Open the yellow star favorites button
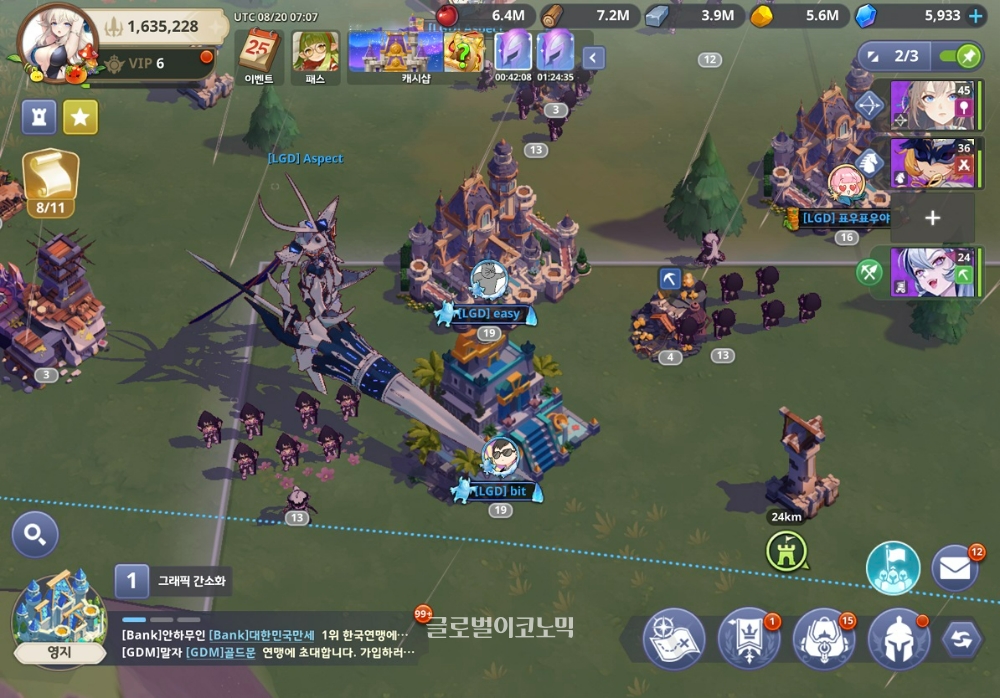The width and height of the screenshot is (1000, 698). (x=81, y=117)
